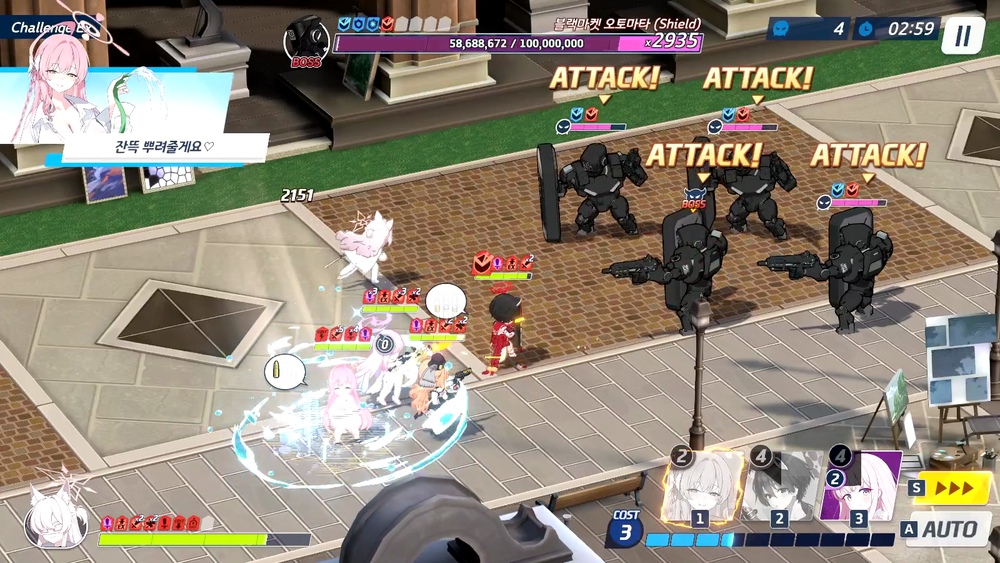Activate the purple-haired student skill card
1000x563 pixels.
860,489
